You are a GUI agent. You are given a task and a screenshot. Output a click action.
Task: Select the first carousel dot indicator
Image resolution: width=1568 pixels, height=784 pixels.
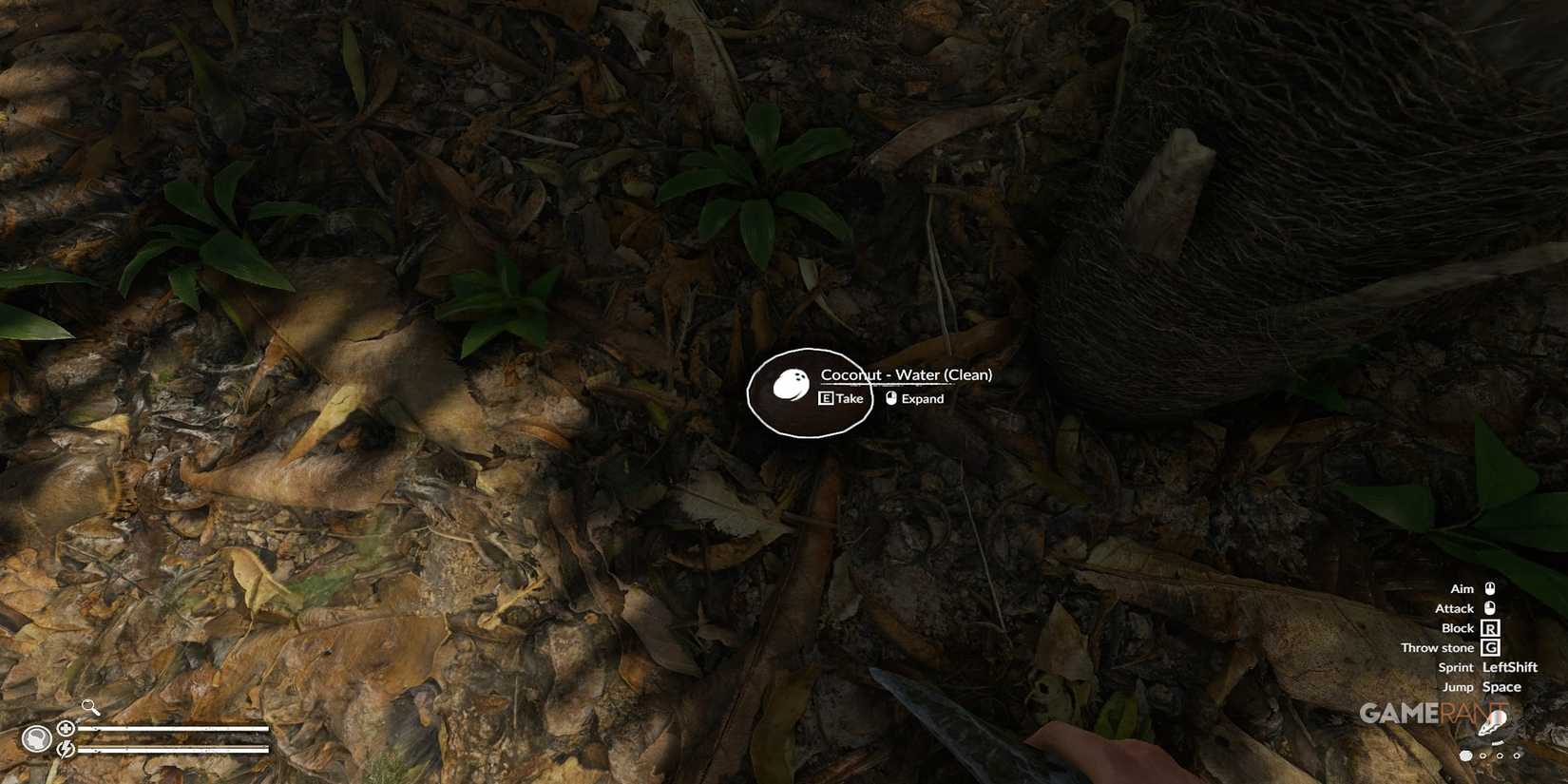tap(1465, 755)
